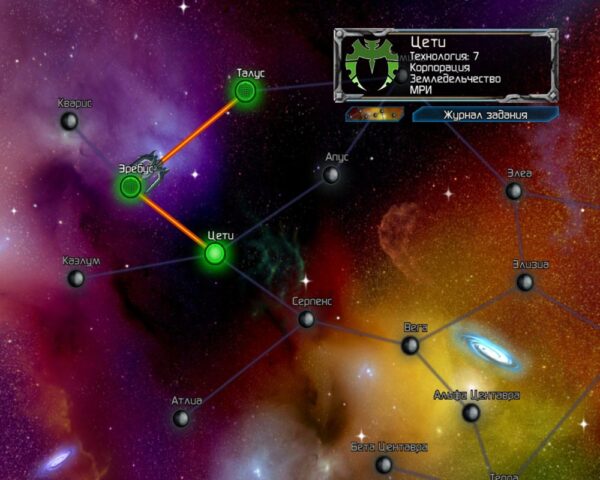
Task: Select the Кварис star system
Action: [x=69, y=121]
